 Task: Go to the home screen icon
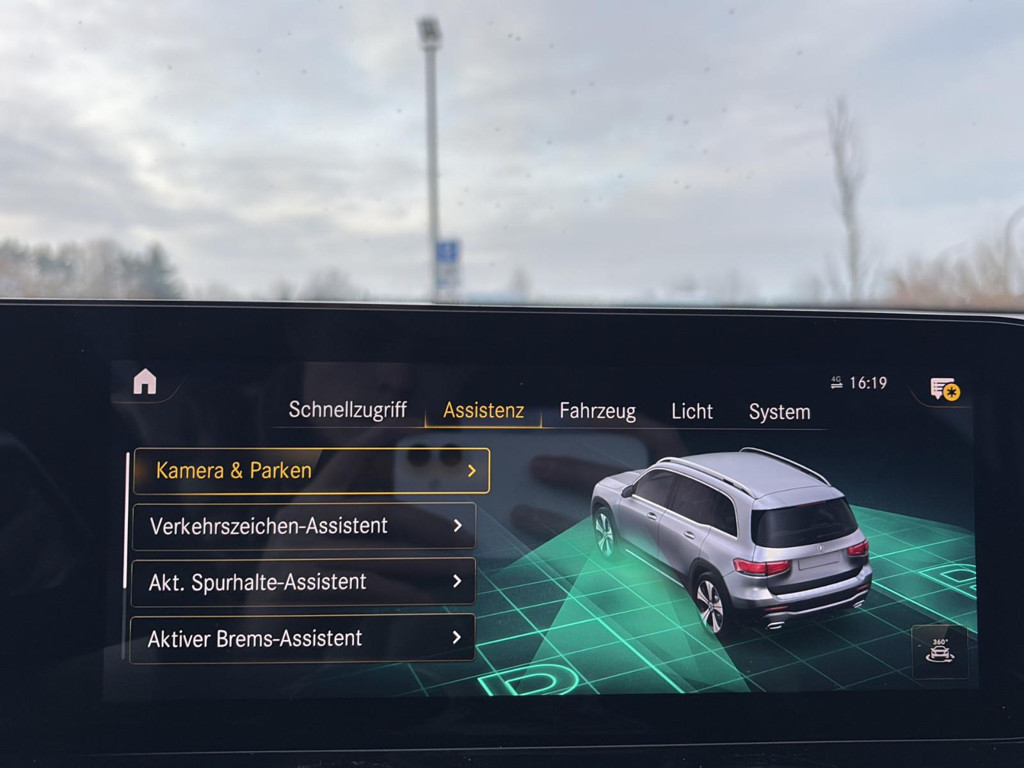pos(145,382)
